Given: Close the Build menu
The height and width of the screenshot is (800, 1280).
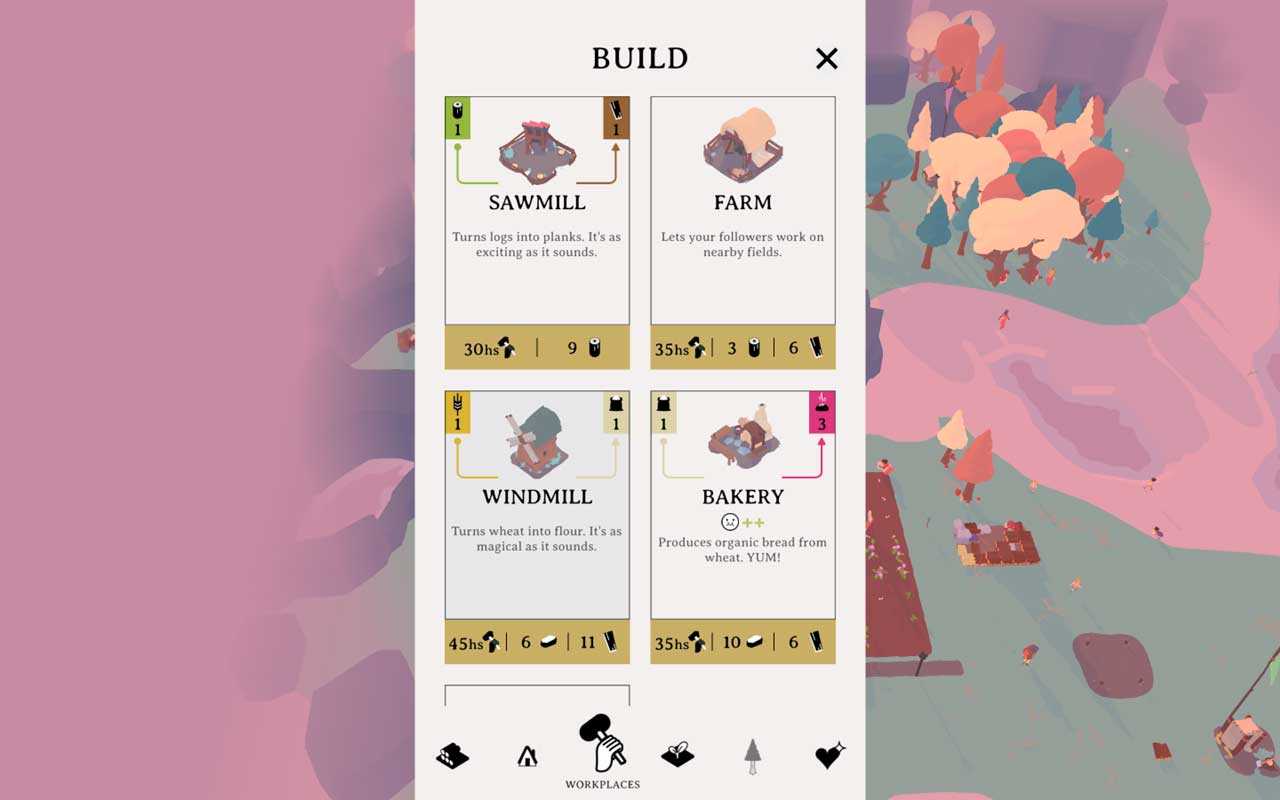Looking at the screenshot, I should coord(826,59).
